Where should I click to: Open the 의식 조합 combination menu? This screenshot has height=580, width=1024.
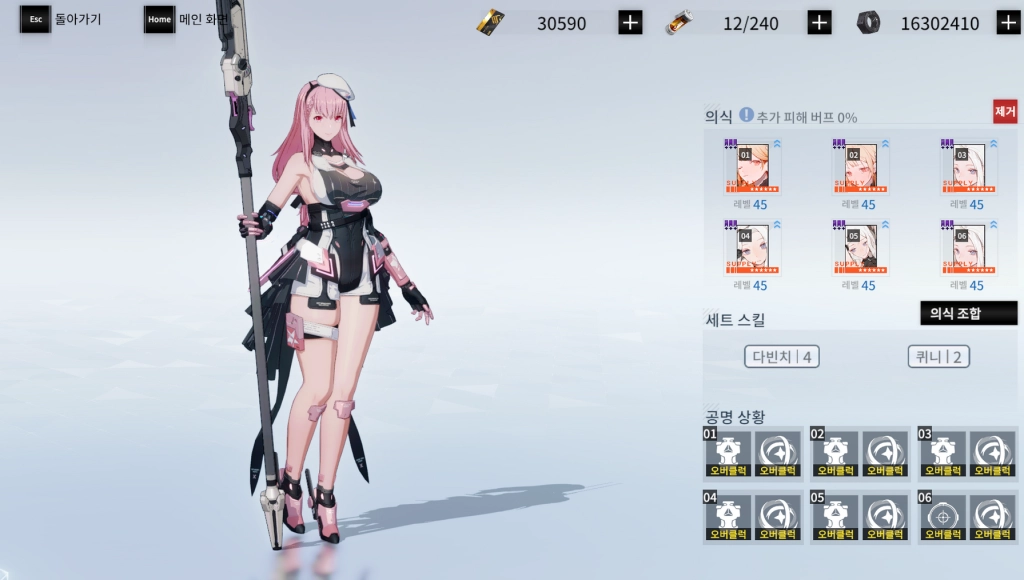click(967, 313)
